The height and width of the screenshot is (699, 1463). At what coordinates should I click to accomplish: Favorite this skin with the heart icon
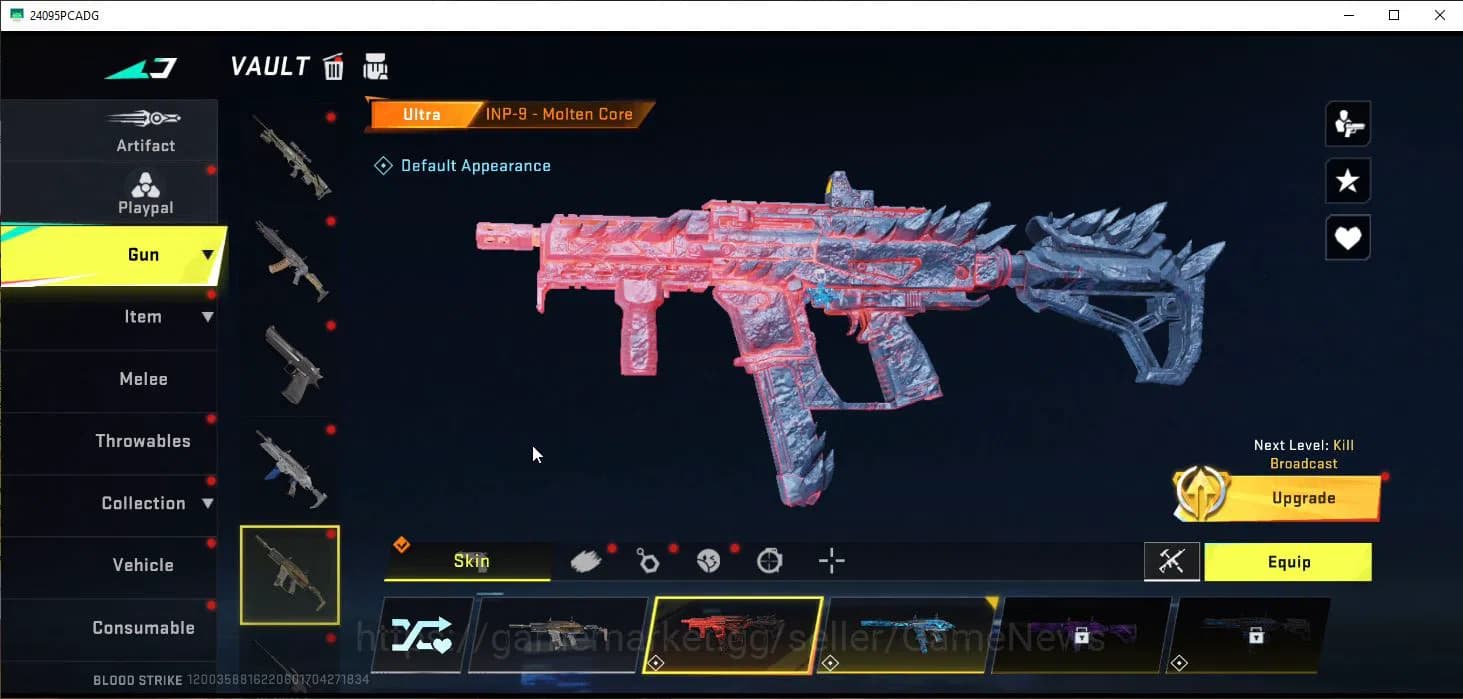(x=1347, y=238)
